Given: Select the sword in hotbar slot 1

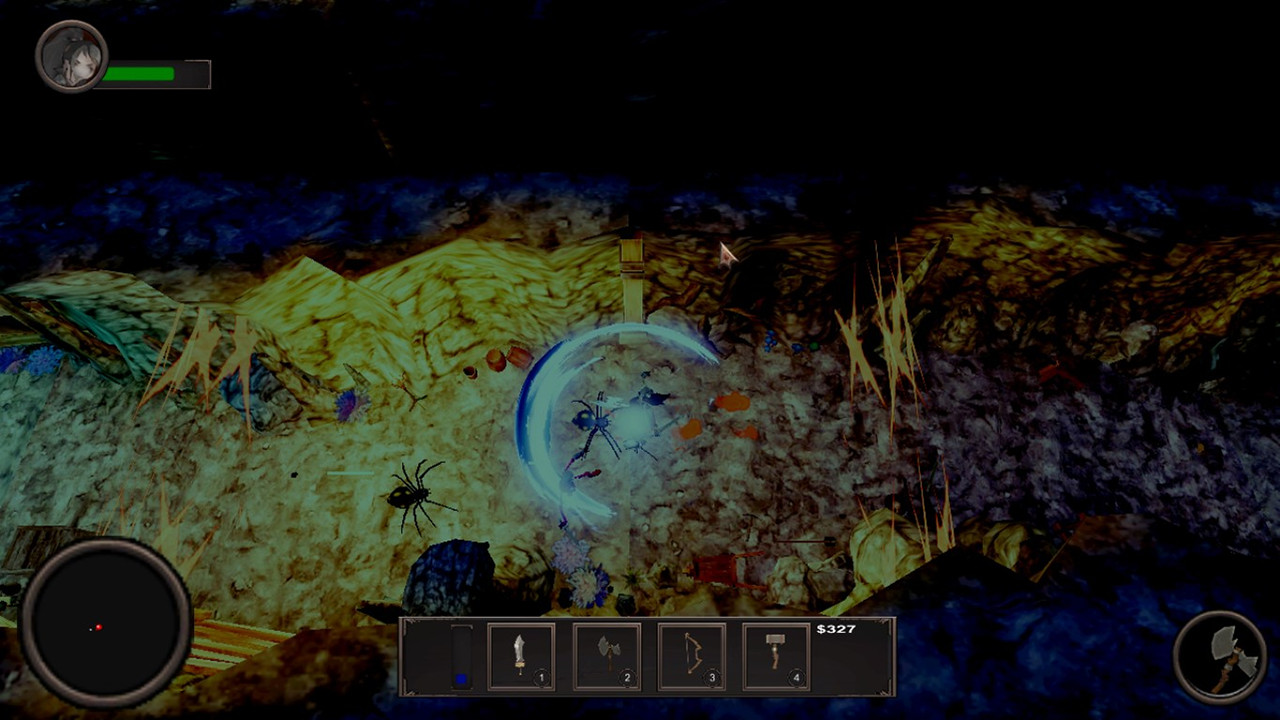Looking at the screenshot, I should point(521,655).
